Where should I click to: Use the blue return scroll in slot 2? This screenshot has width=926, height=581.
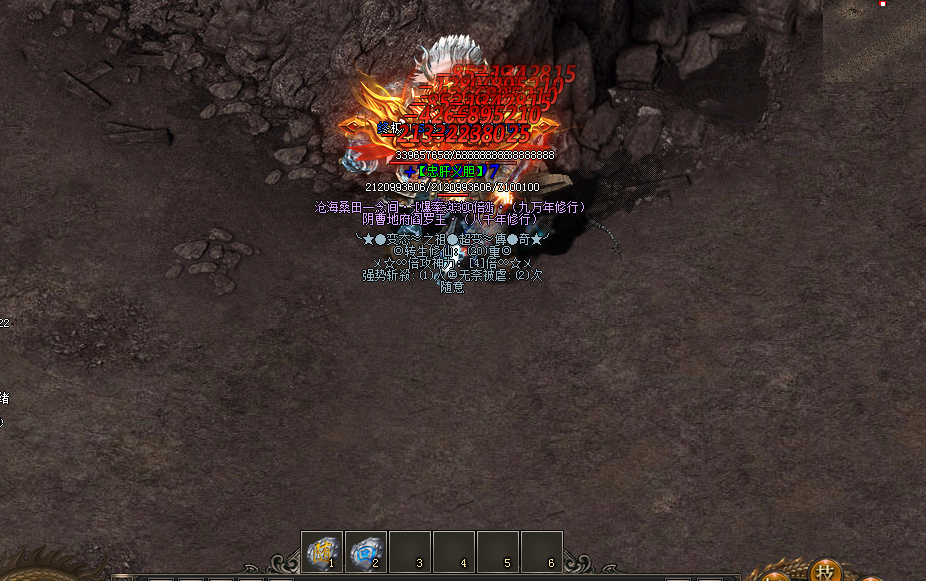coord(366,551)
